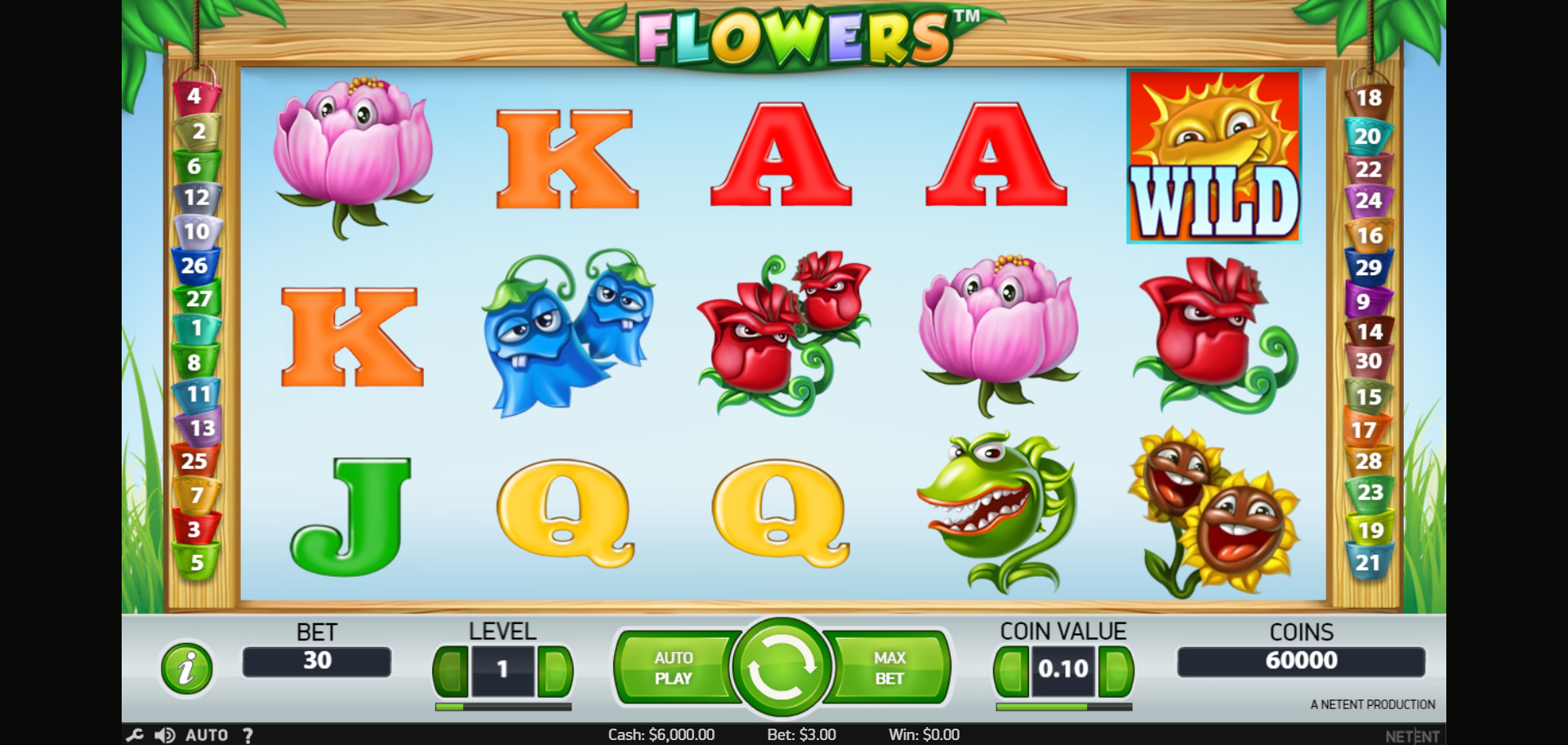Set the Max Bet

tap(889, 668)
